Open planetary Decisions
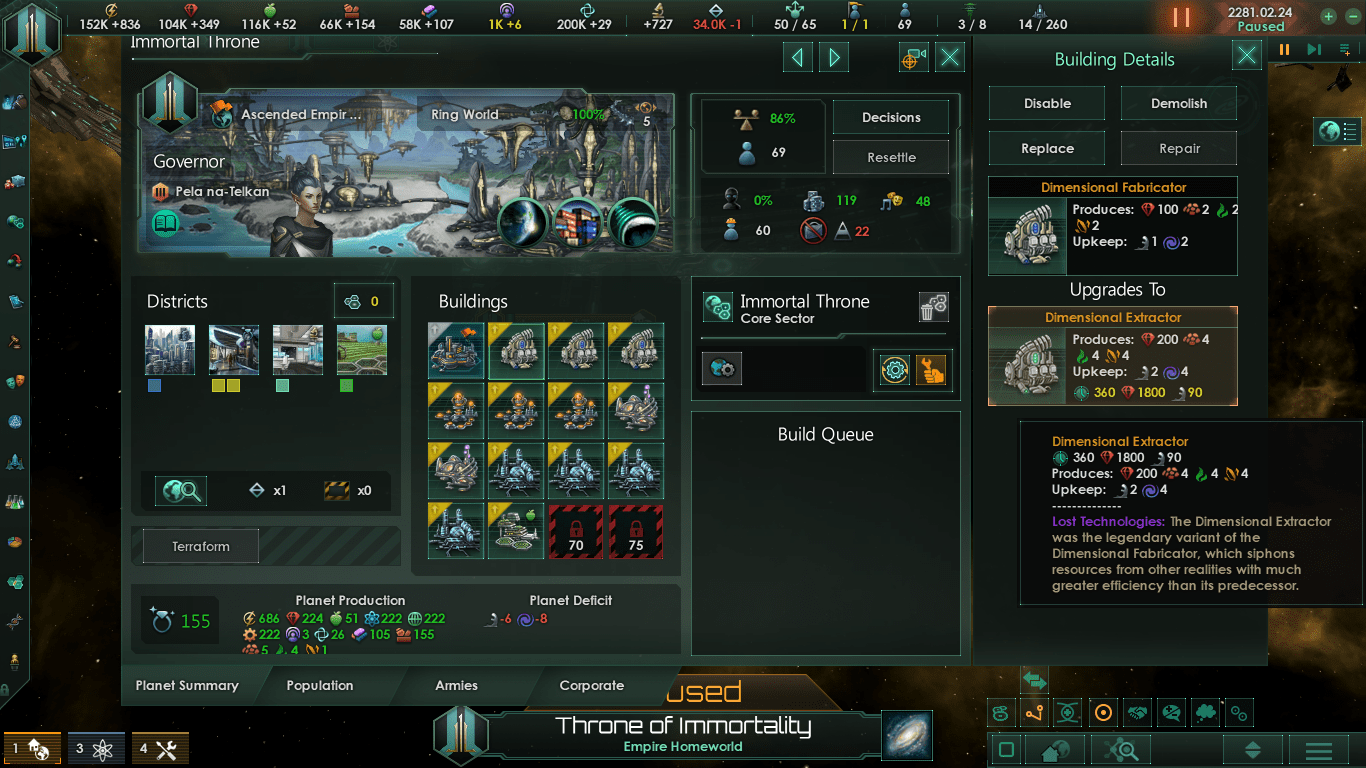1366x768 pixels. [x=891, y=117]
